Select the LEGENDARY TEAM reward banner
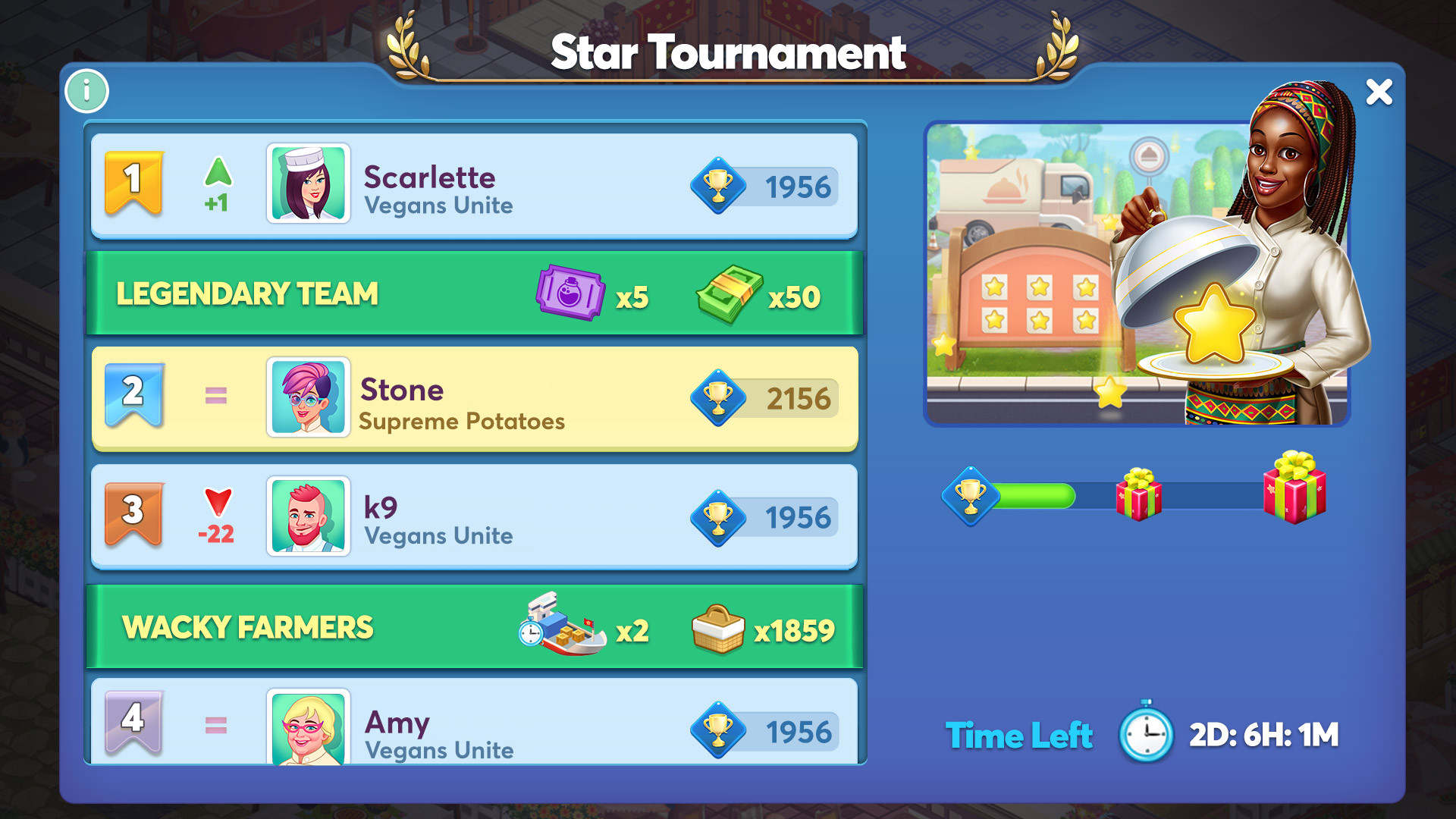The height and width of the screenshot is (819, 1456). pos(246,292)
